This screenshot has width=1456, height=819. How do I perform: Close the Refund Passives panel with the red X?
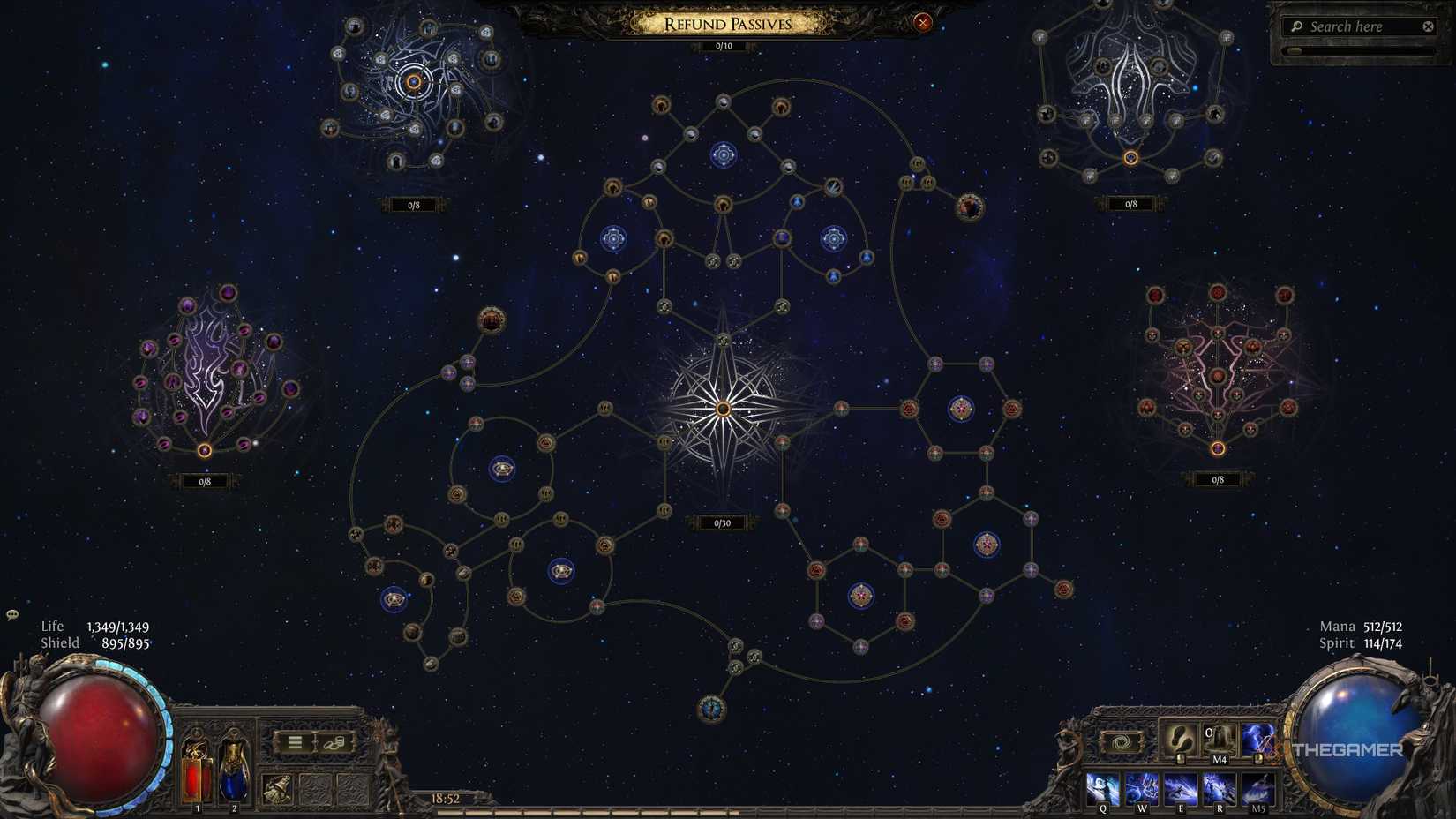924,23
